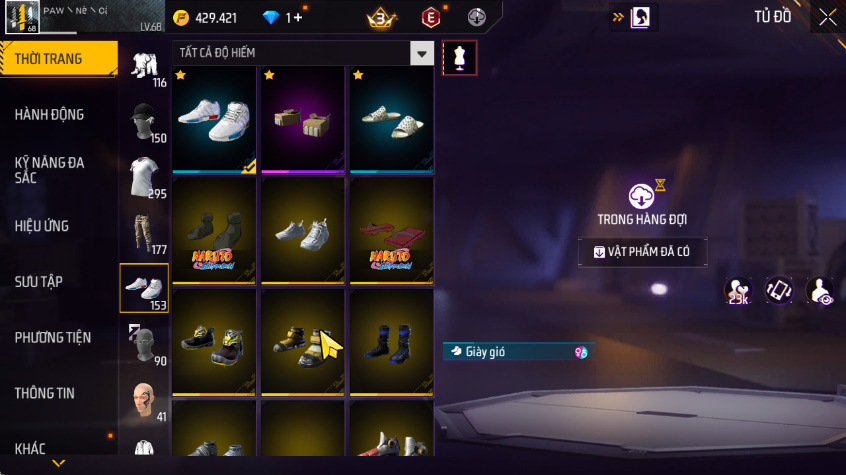
Task: Open the Thời Trang tab
Action: [x=50, y=59]
